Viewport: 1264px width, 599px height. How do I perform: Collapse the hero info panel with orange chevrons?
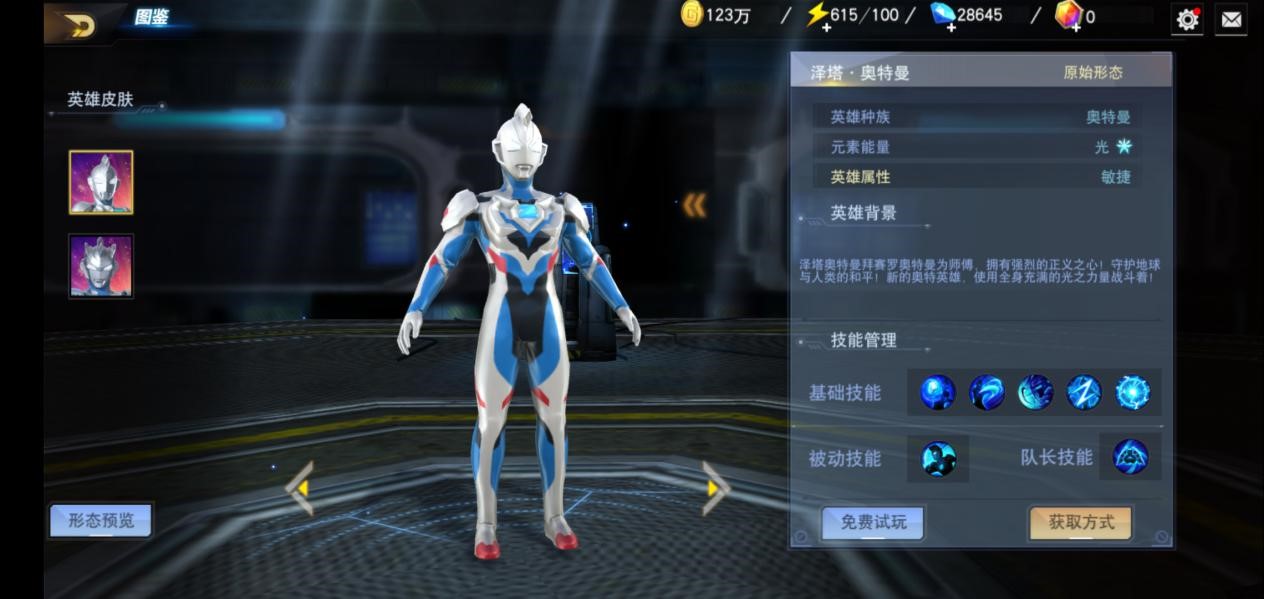(694, 205)
